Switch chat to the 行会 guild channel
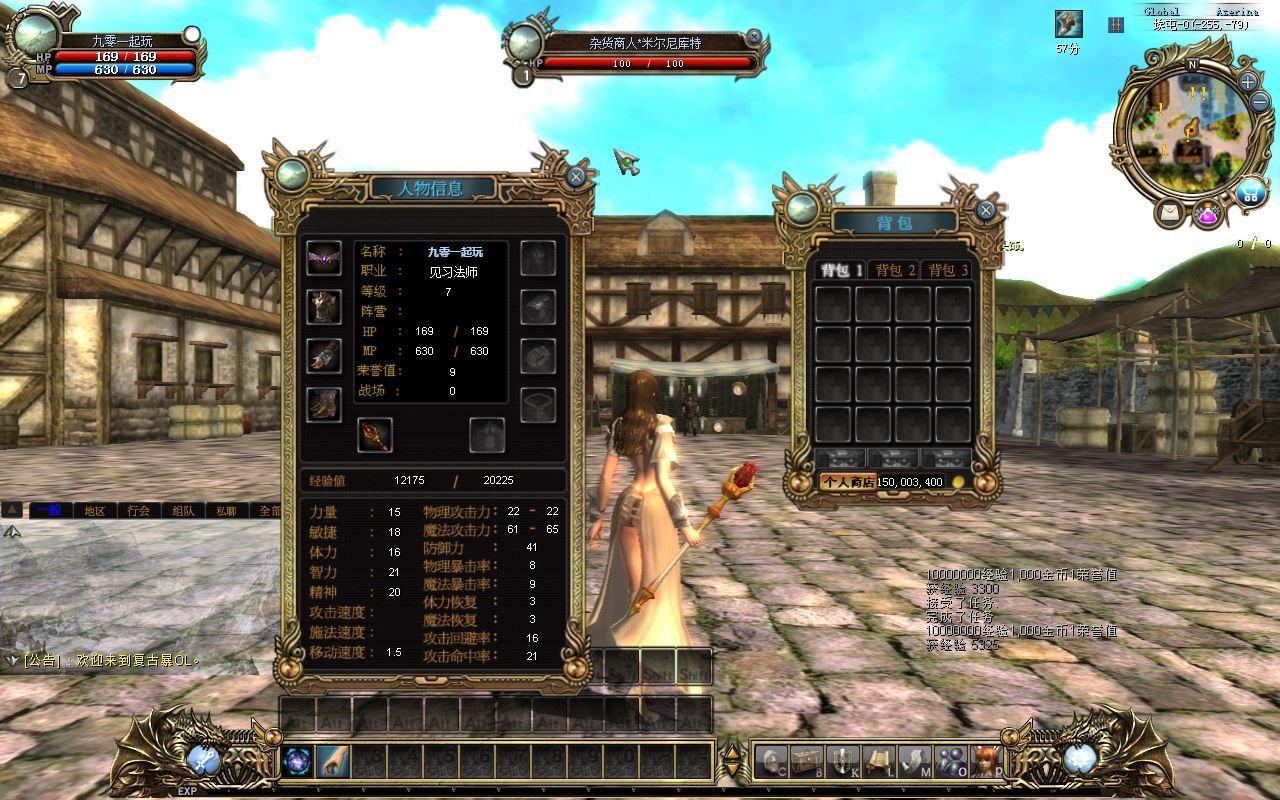The image size is (1280, 800). point(139,510)
